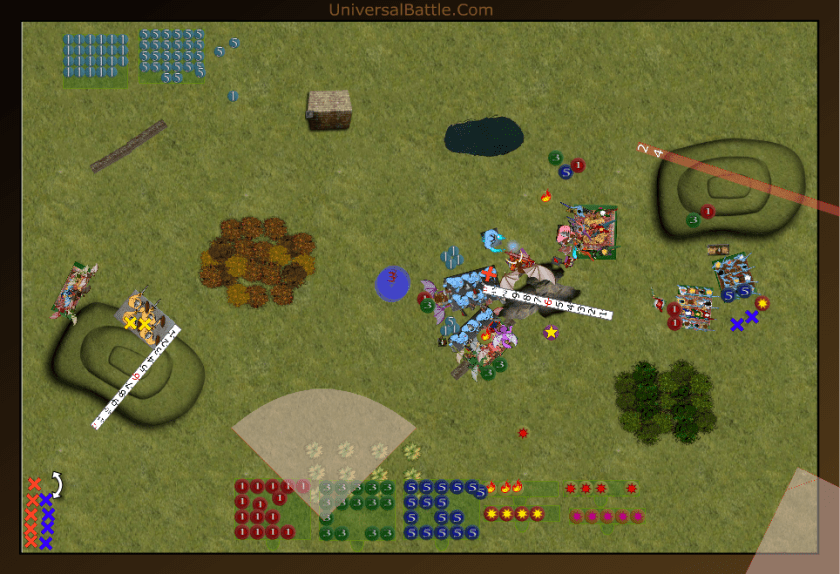Viewport: 840px width, 574px height.
Task: Select the block of blue shield tokens
Action: [96, 55]
